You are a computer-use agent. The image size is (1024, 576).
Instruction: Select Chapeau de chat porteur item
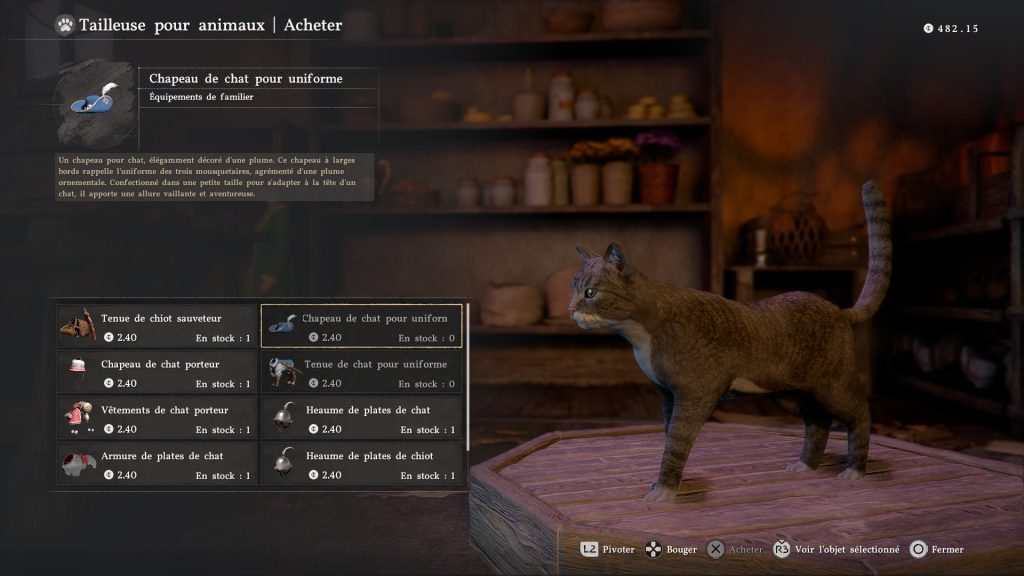[x=157, y=373]
